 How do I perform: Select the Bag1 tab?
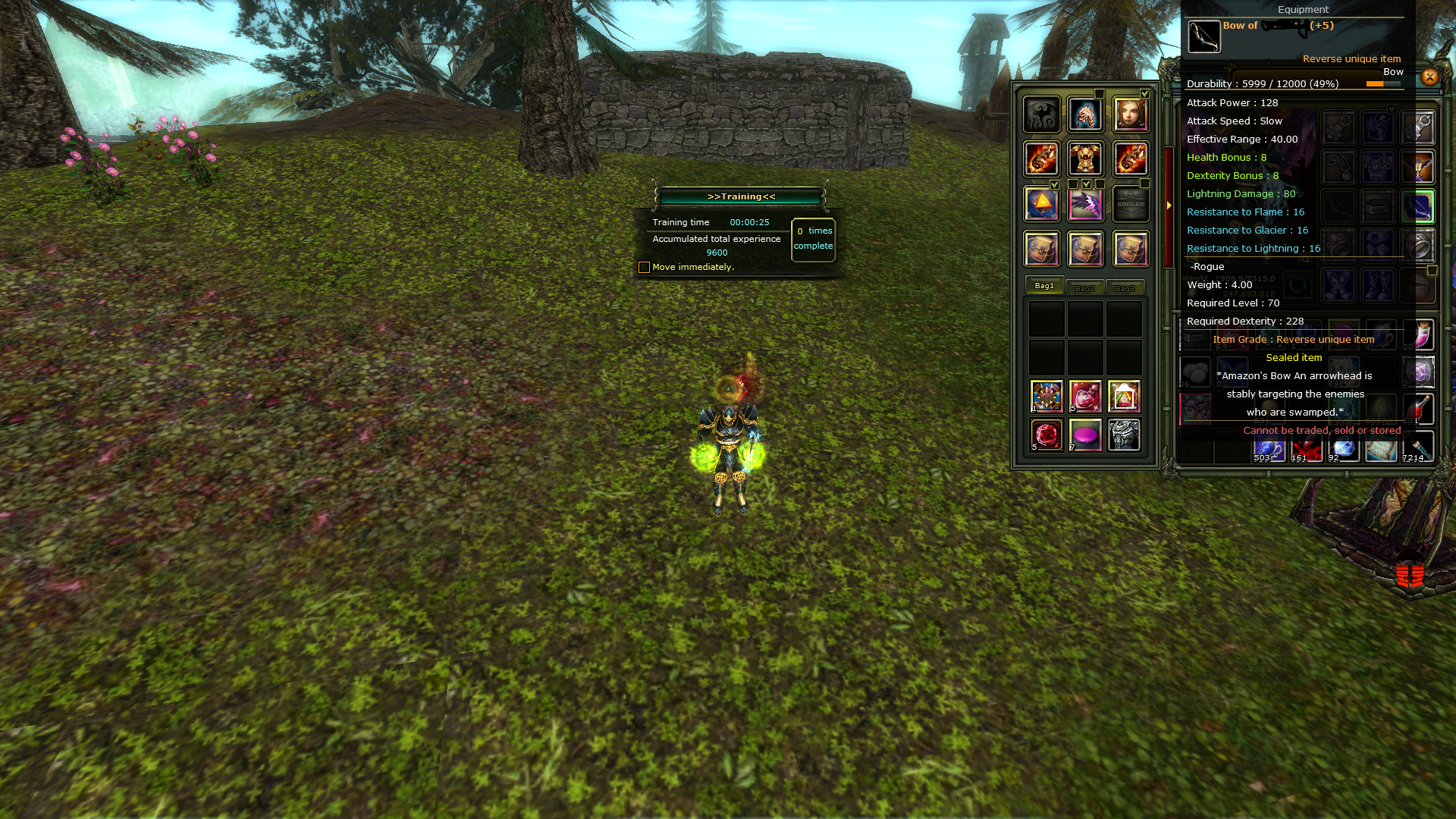pyautogui.click(x=1044, y=286)
